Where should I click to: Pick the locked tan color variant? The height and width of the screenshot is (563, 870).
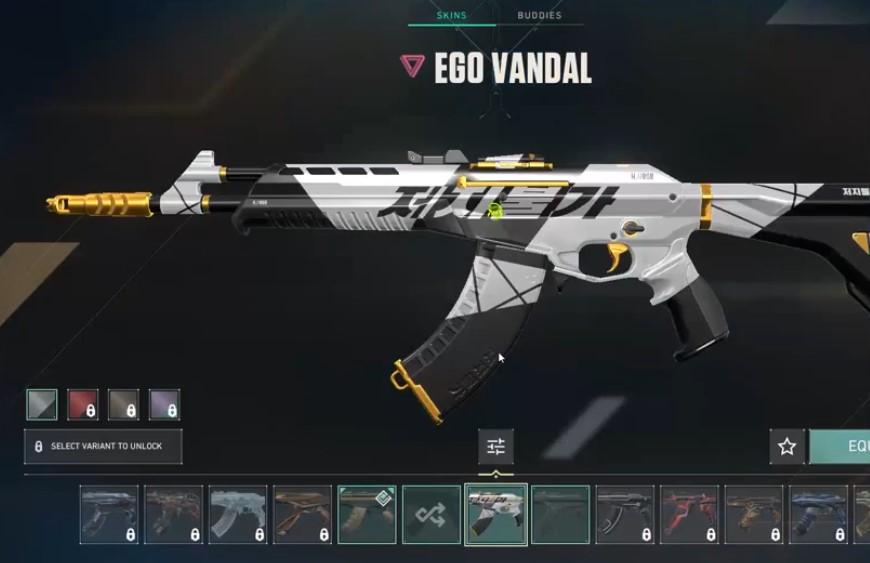(124, 404)
